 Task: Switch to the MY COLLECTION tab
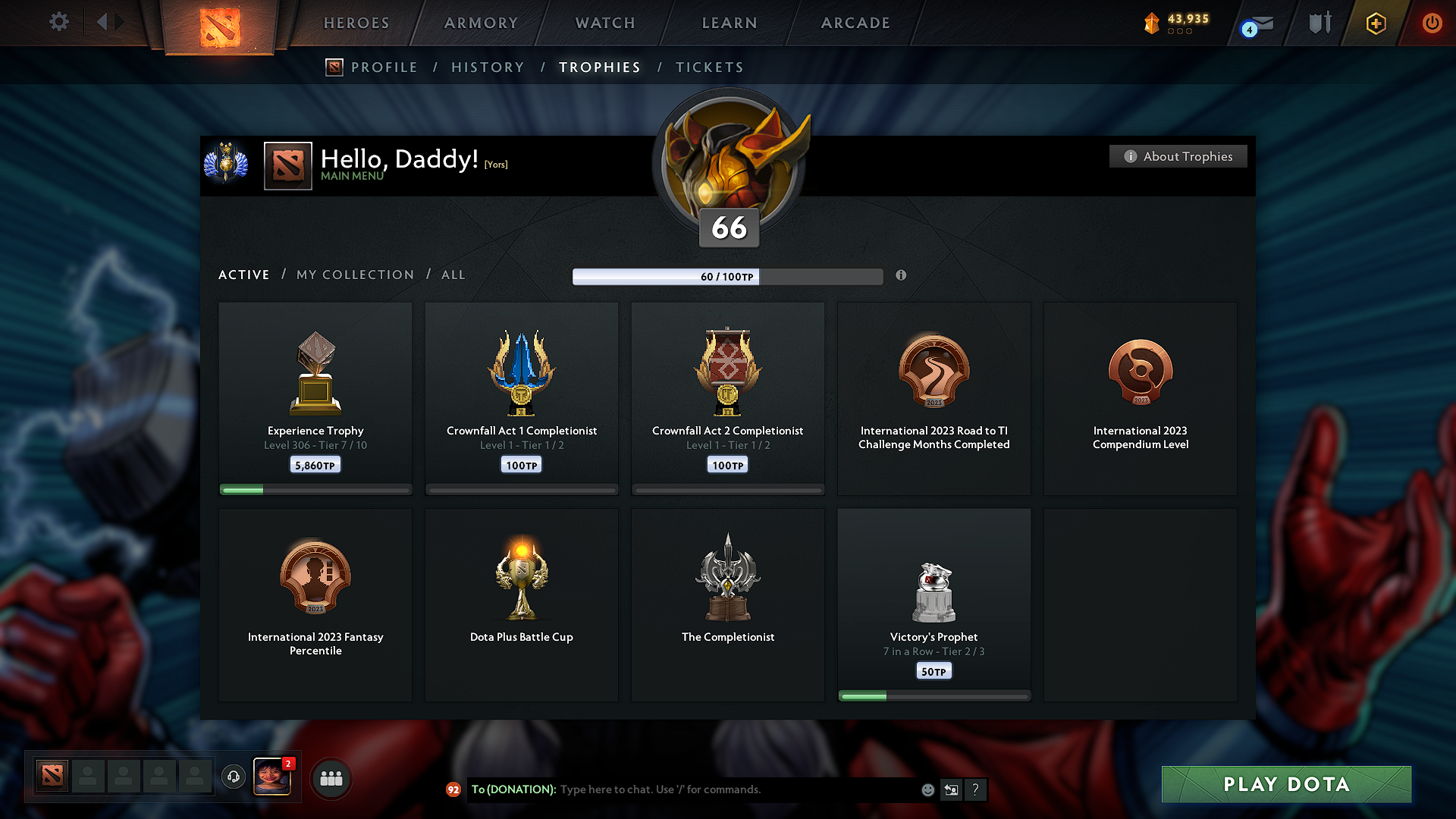tap(354, 275)
